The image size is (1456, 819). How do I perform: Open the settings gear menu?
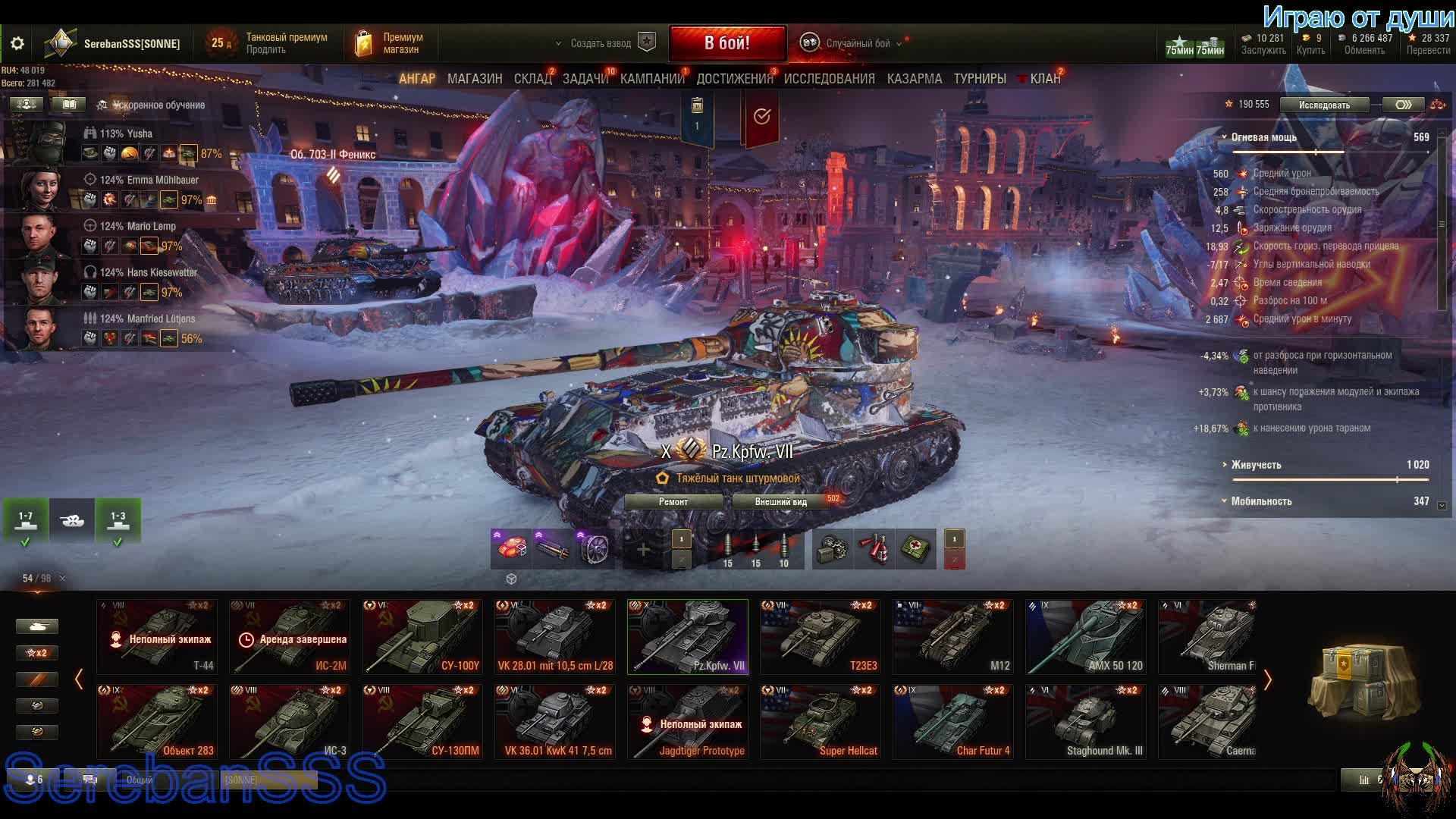pos(17,44)
